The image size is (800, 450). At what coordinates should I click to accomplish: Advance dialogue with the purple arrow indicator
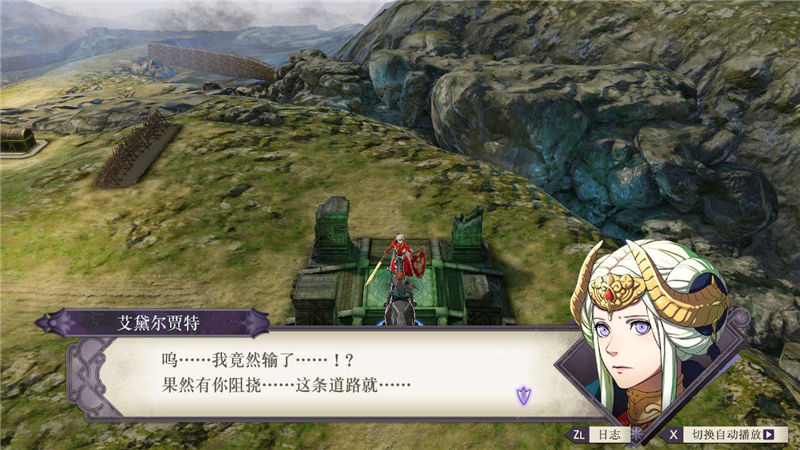[x=523, y=394]
